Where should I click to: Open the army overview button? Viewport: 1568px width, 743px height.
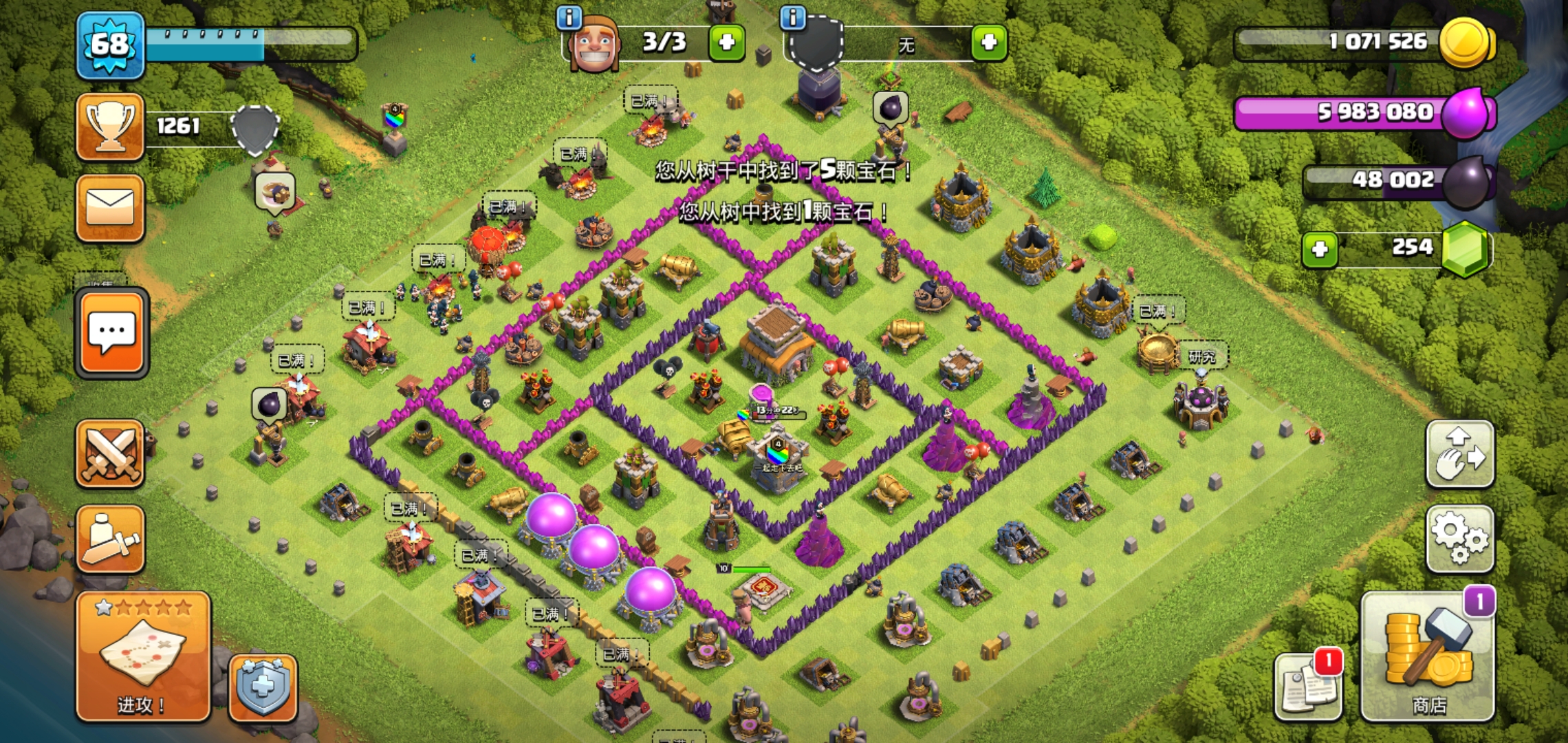coord(110,539)
